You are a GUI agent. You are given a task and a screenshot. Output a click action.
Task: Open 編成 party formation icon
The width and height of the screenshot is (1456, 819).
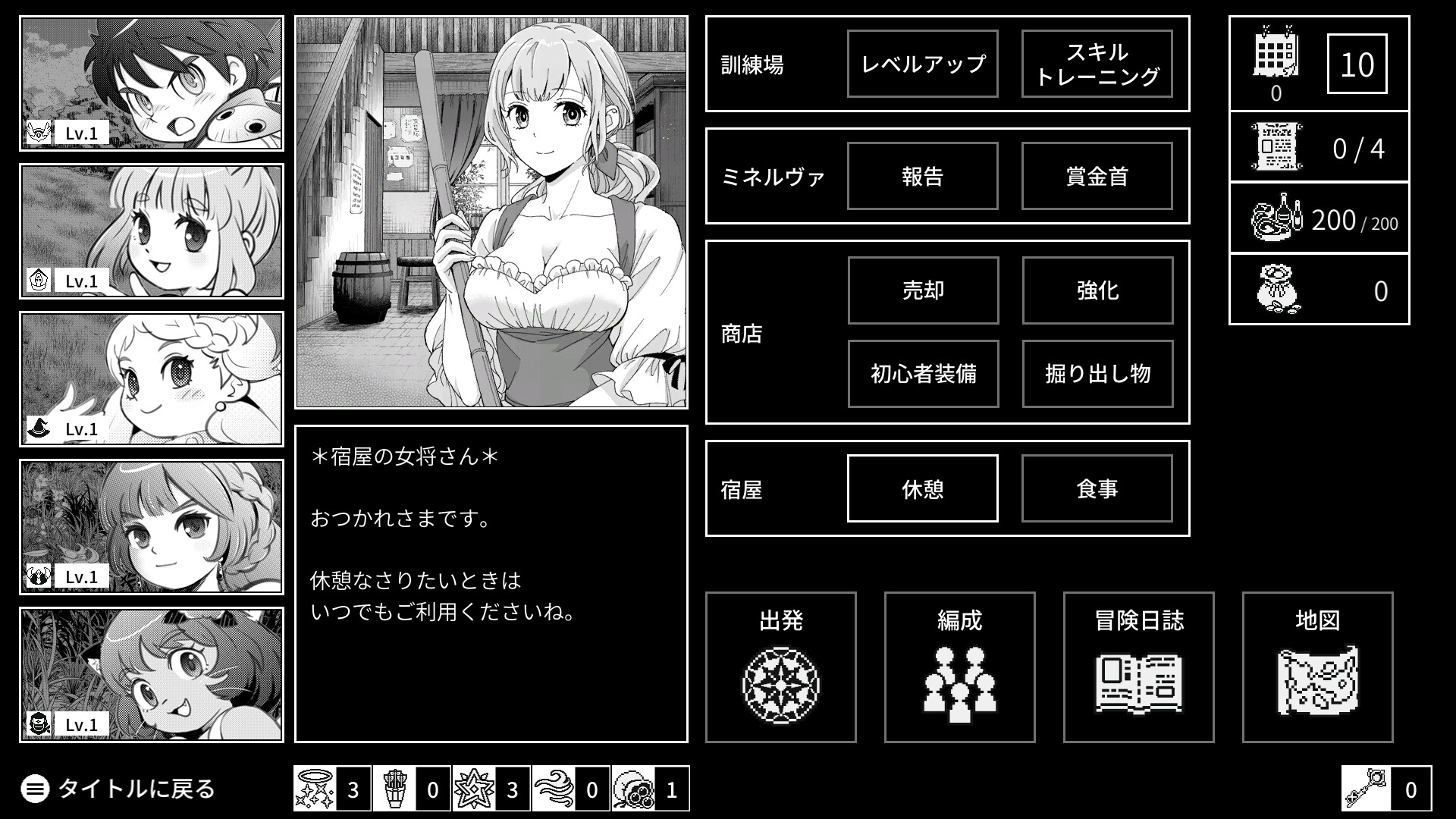959,681
